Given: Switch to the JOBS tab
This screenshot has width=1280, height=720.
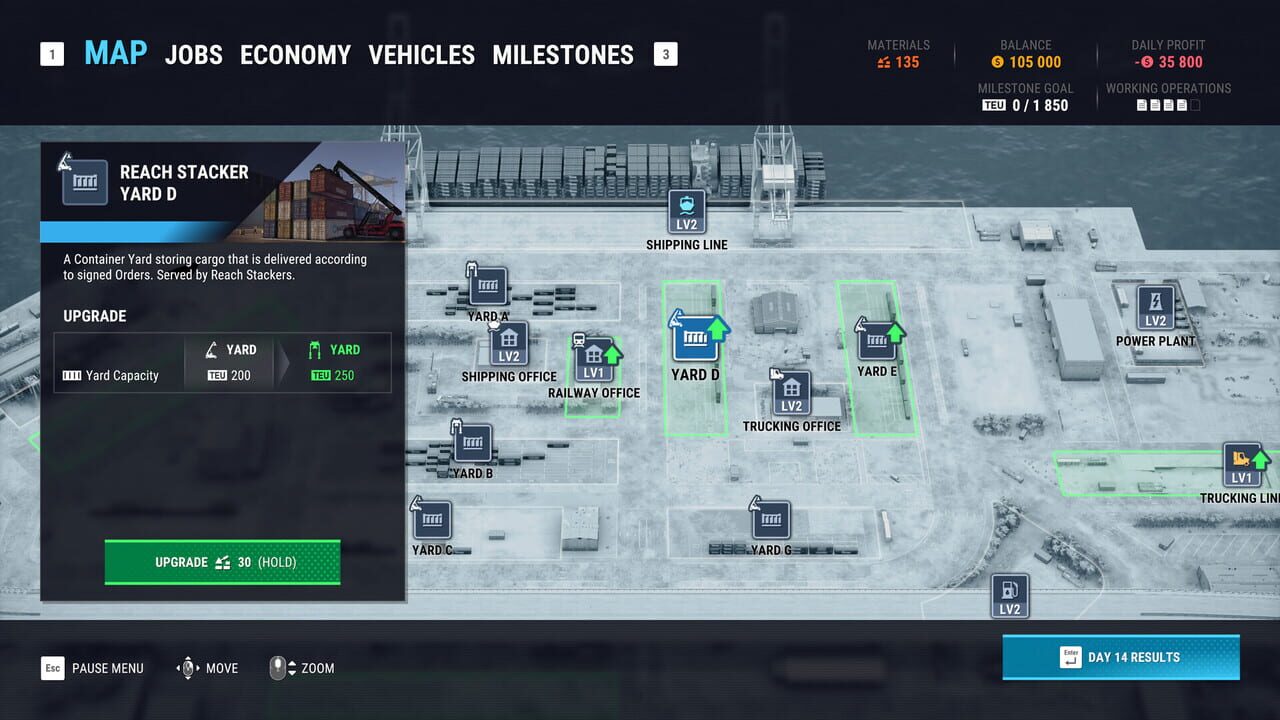Looking at the screenshot, I should [193, 55].
